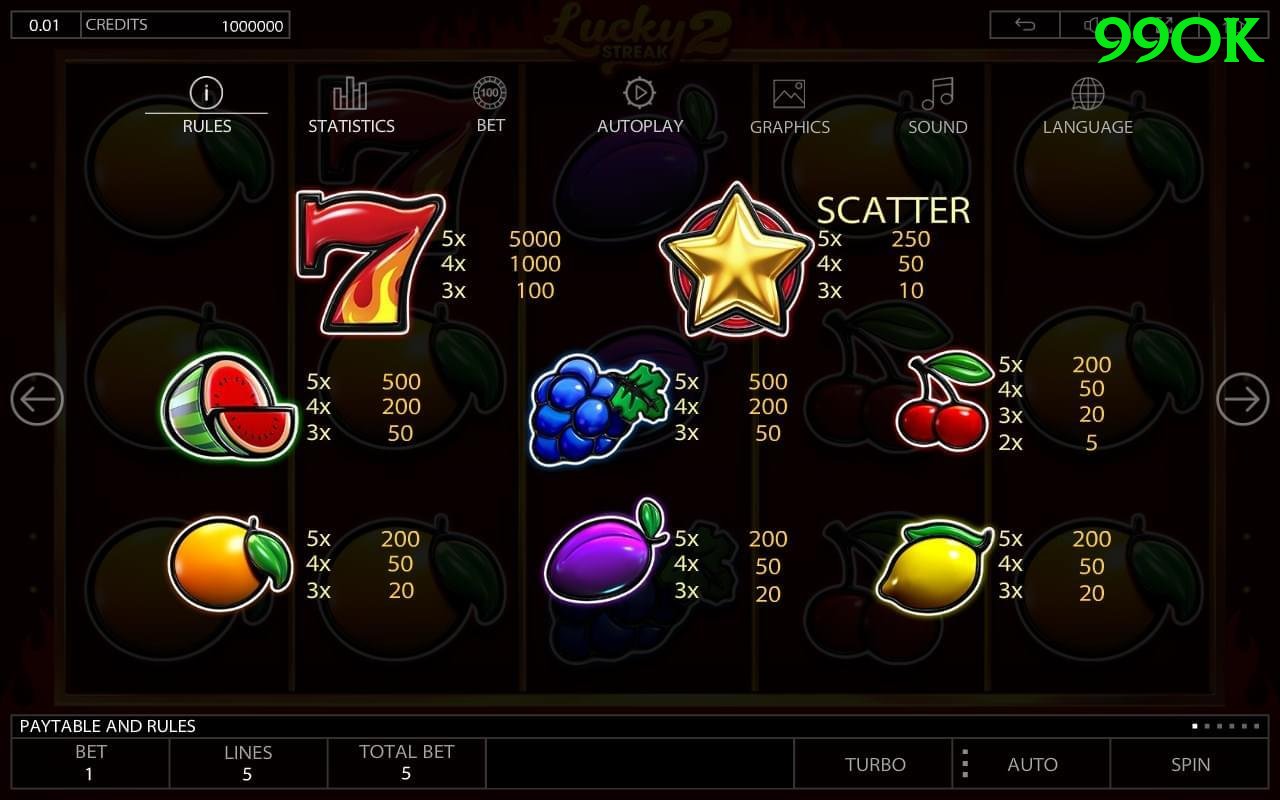
Task: Activate Auto spin mode
Action: [x=1033, y=764]
